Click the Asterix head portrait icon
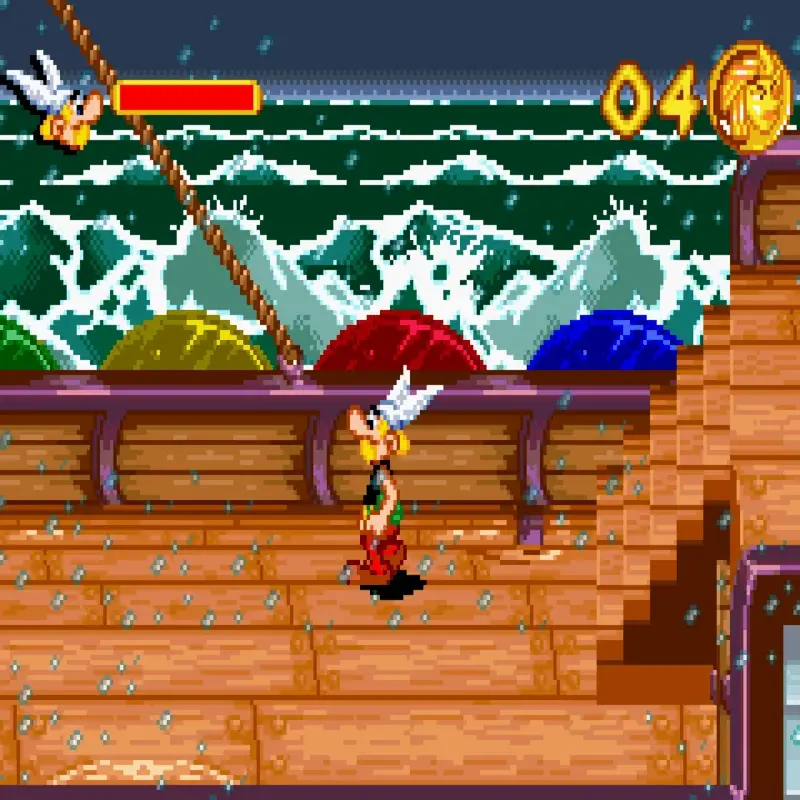Viewport: 800px width, 800px height. point(58,103)
